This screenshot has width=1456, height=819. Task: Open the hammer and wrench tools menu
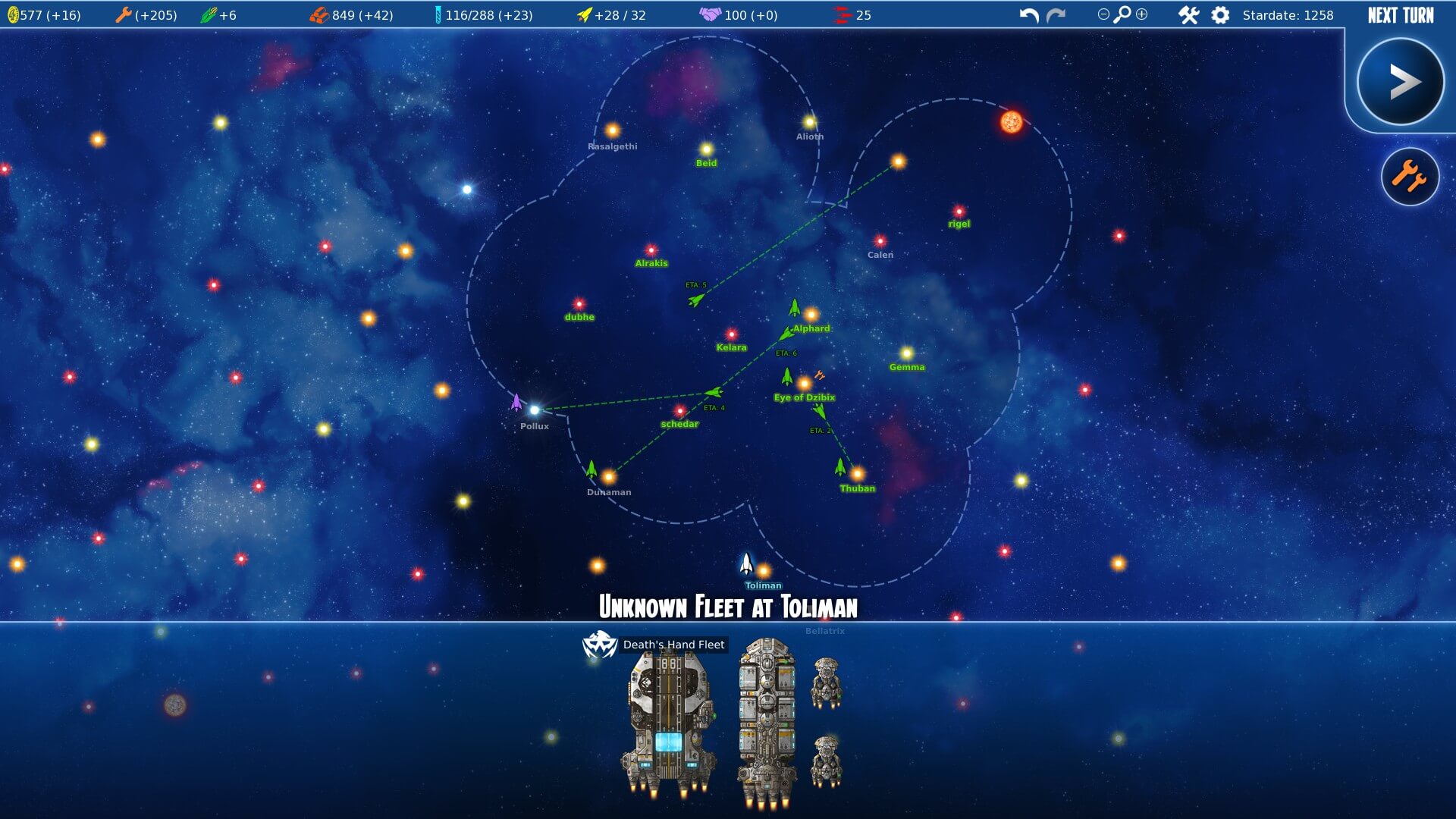pos(1188,15)
